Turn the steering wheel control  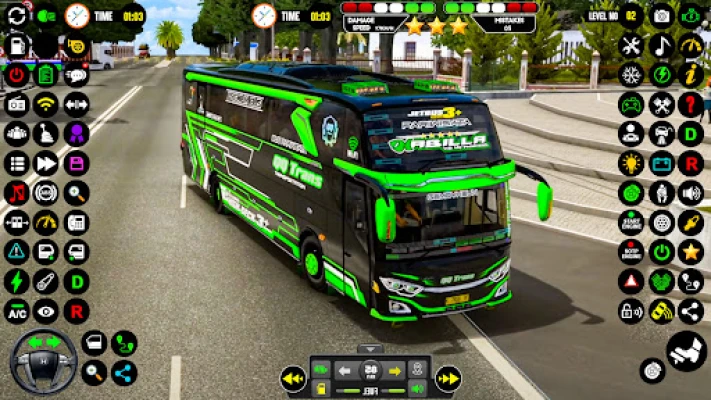click(x=43, y=361)
